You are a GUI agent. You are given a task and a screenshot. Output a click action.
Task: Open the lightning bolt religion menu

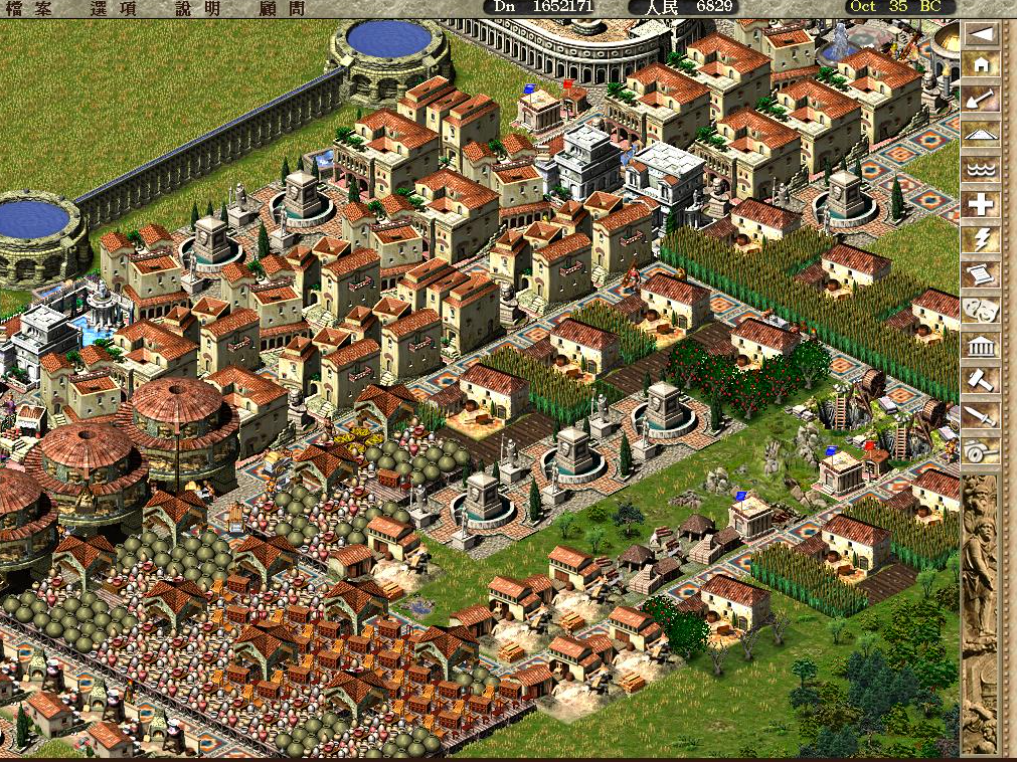981,240
